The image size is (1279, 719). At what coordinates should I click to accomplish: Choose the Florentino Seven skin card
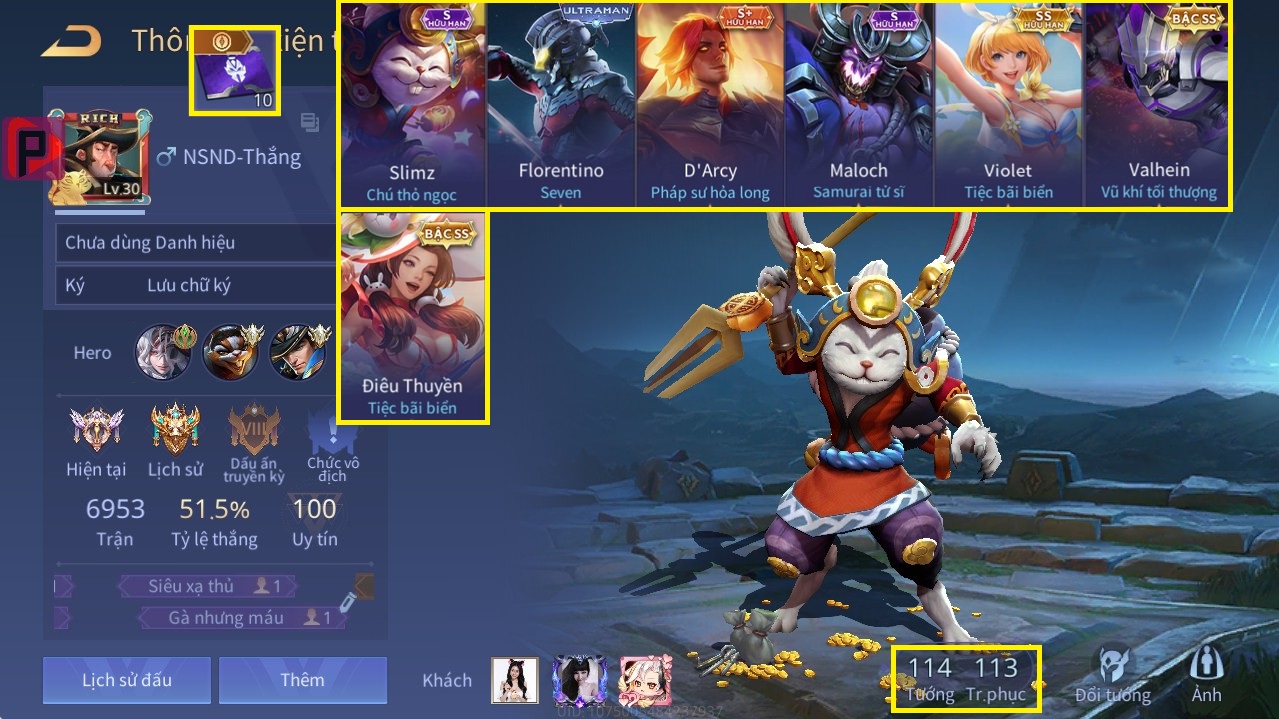pos(561,105)
